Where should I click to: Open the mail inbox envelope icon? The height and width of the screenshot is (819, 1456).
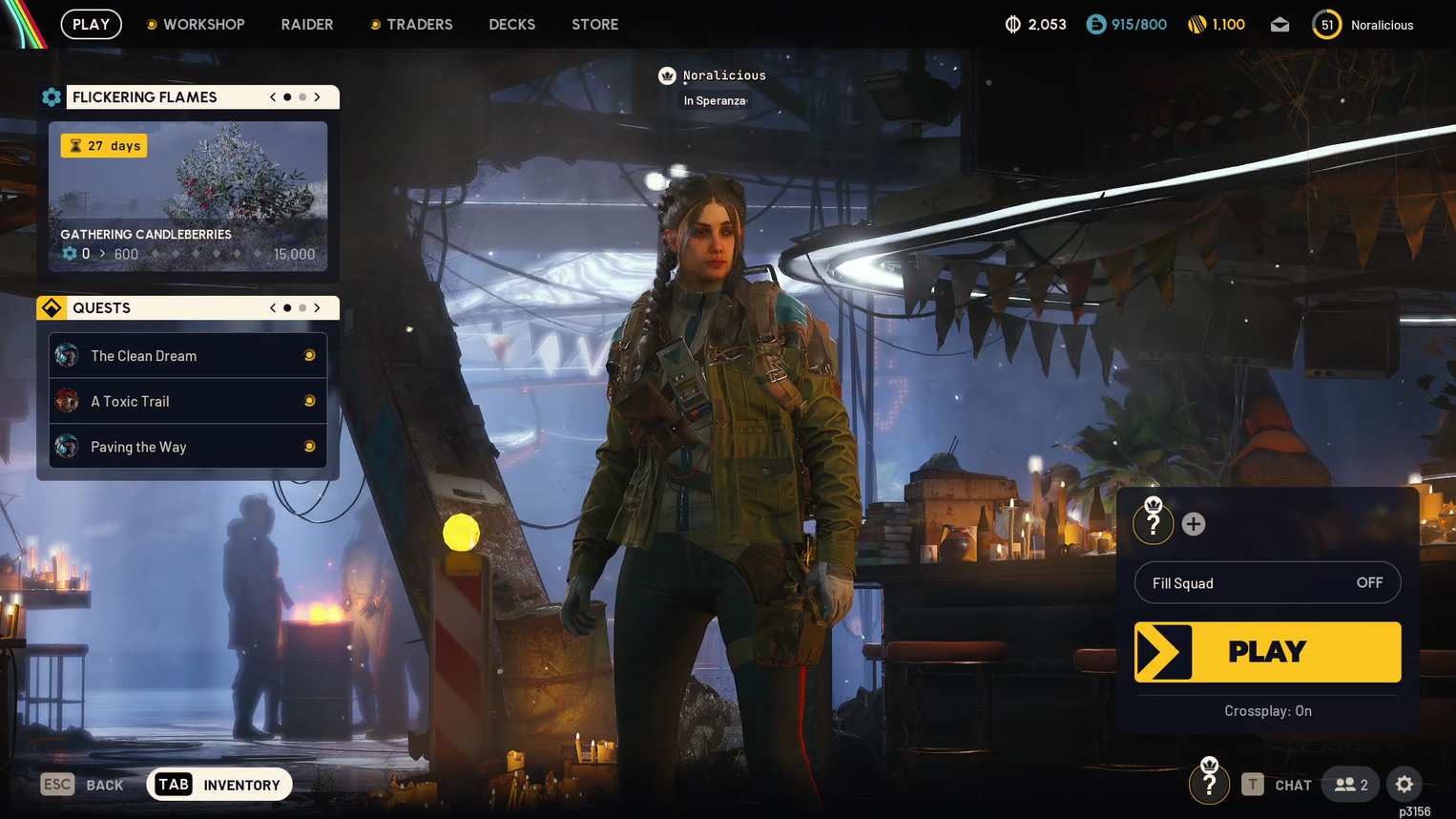coord(1279,25)
